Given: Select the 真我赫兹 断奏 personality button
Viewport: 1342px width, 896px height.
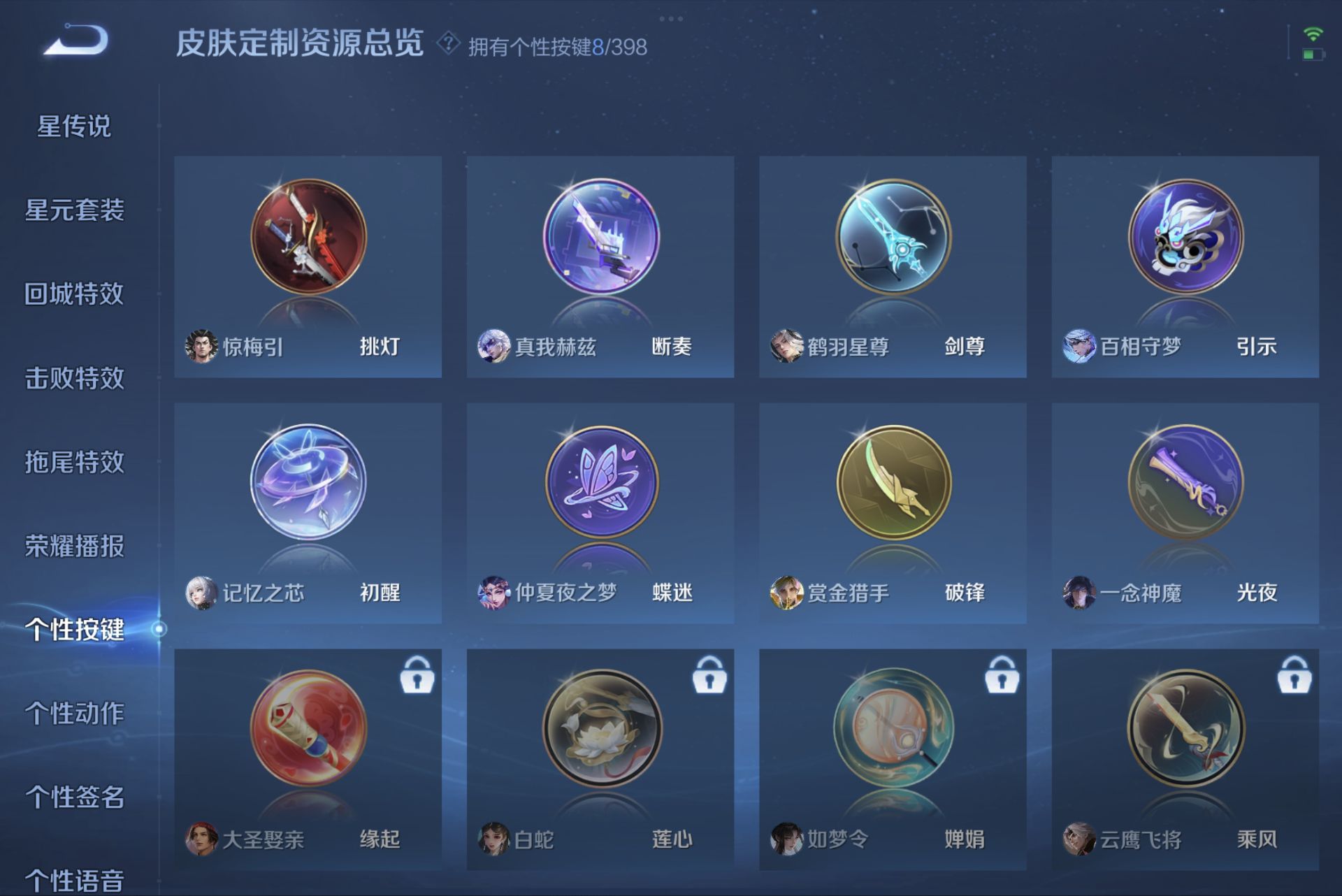Looking at the screenshot, I should [601, 238].
